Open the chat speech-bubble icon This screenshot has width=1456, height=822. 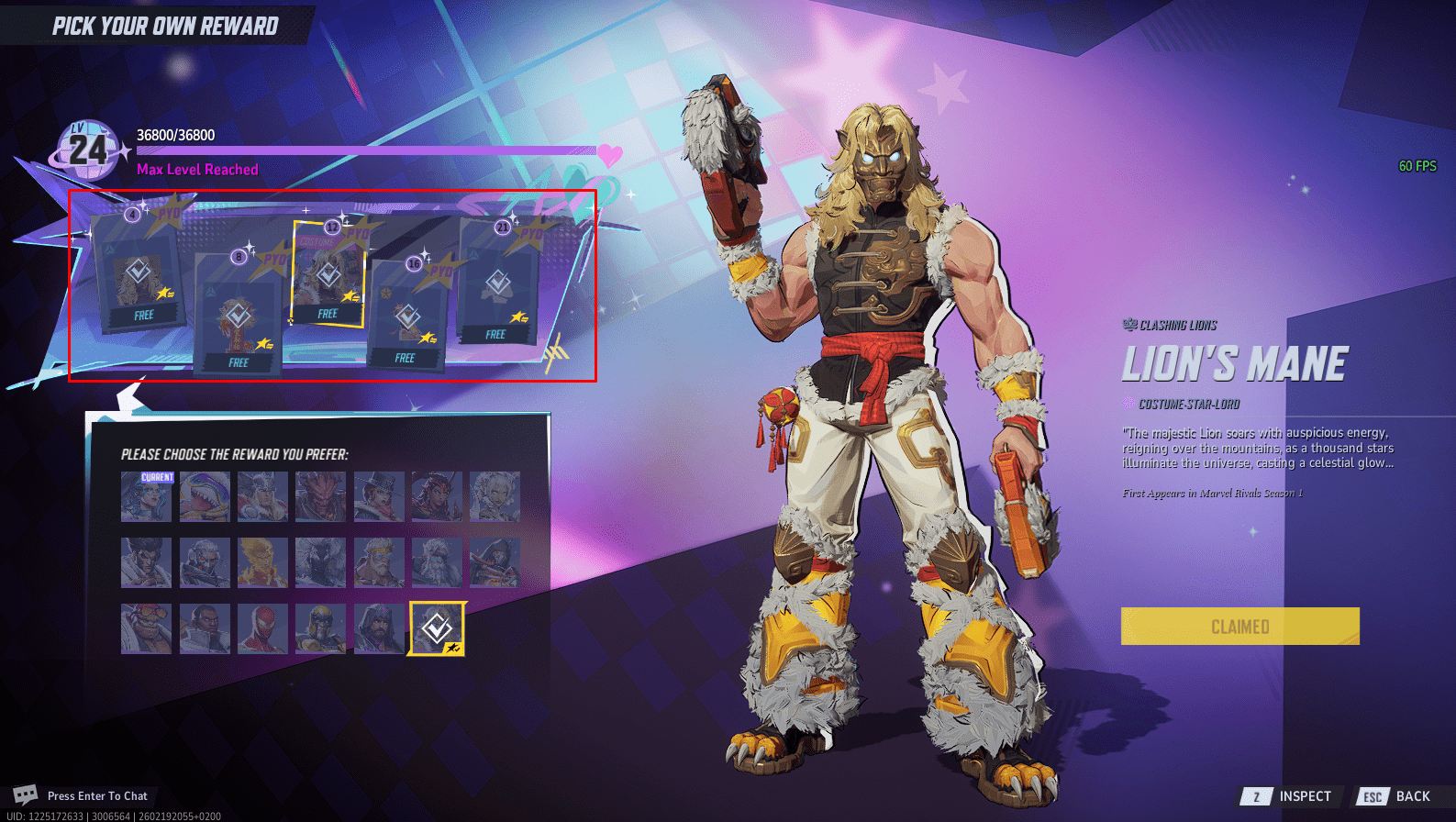tap(25, 794)
